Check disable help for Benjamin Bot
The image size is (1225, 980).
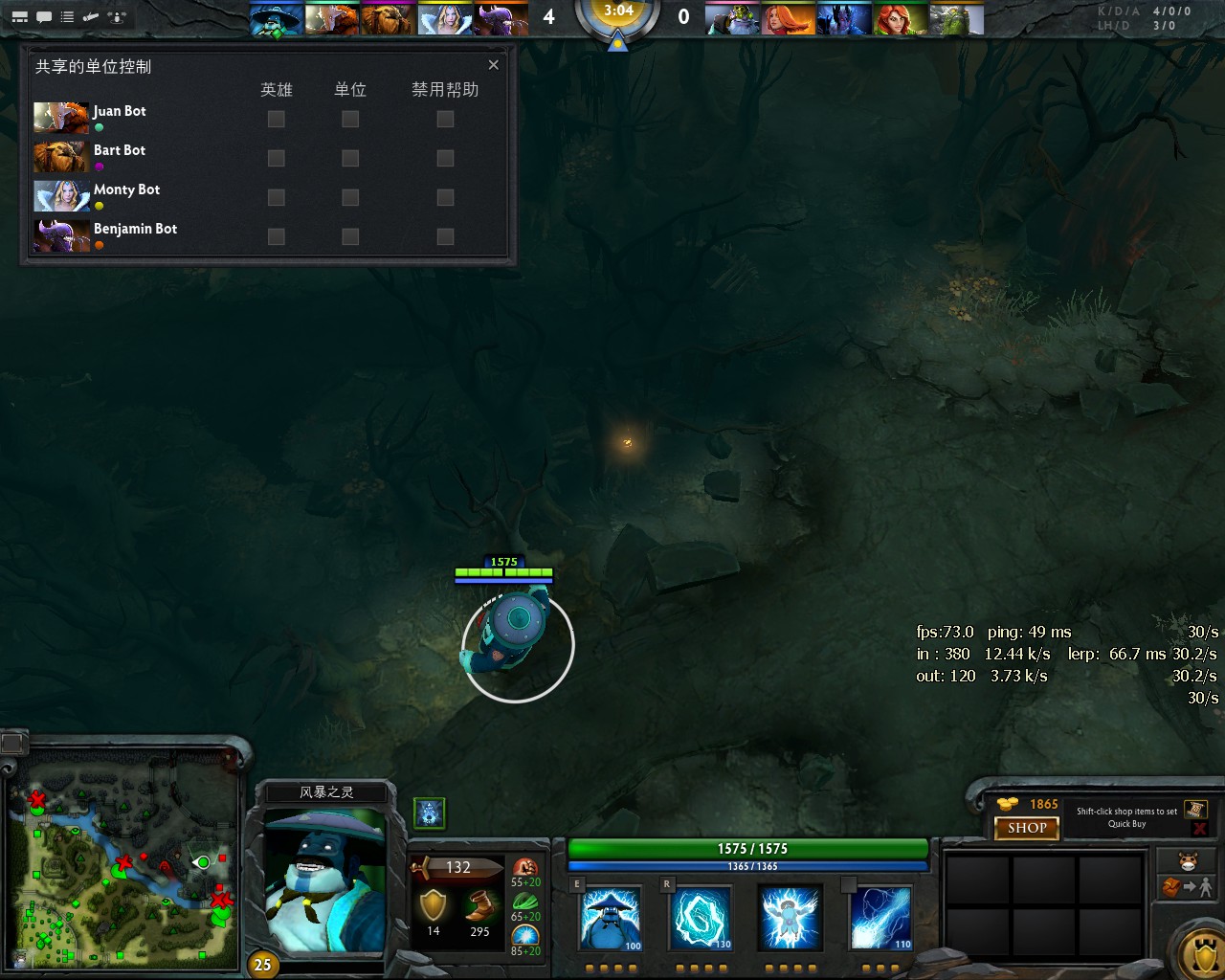pos(444,236)
